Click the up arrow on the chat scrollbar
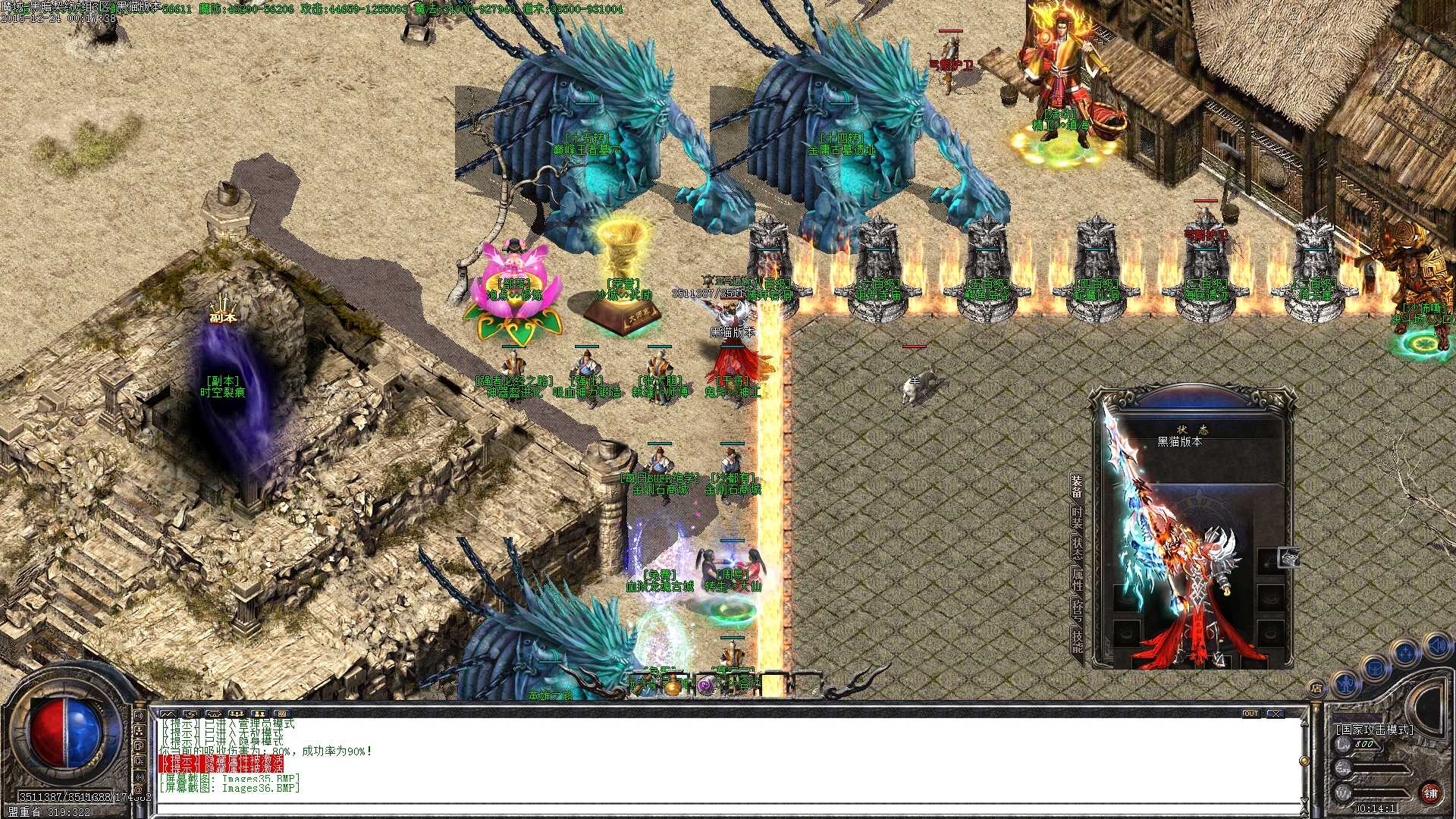The width and height of the screenshot is (1456, 819). click(1304, 723)
